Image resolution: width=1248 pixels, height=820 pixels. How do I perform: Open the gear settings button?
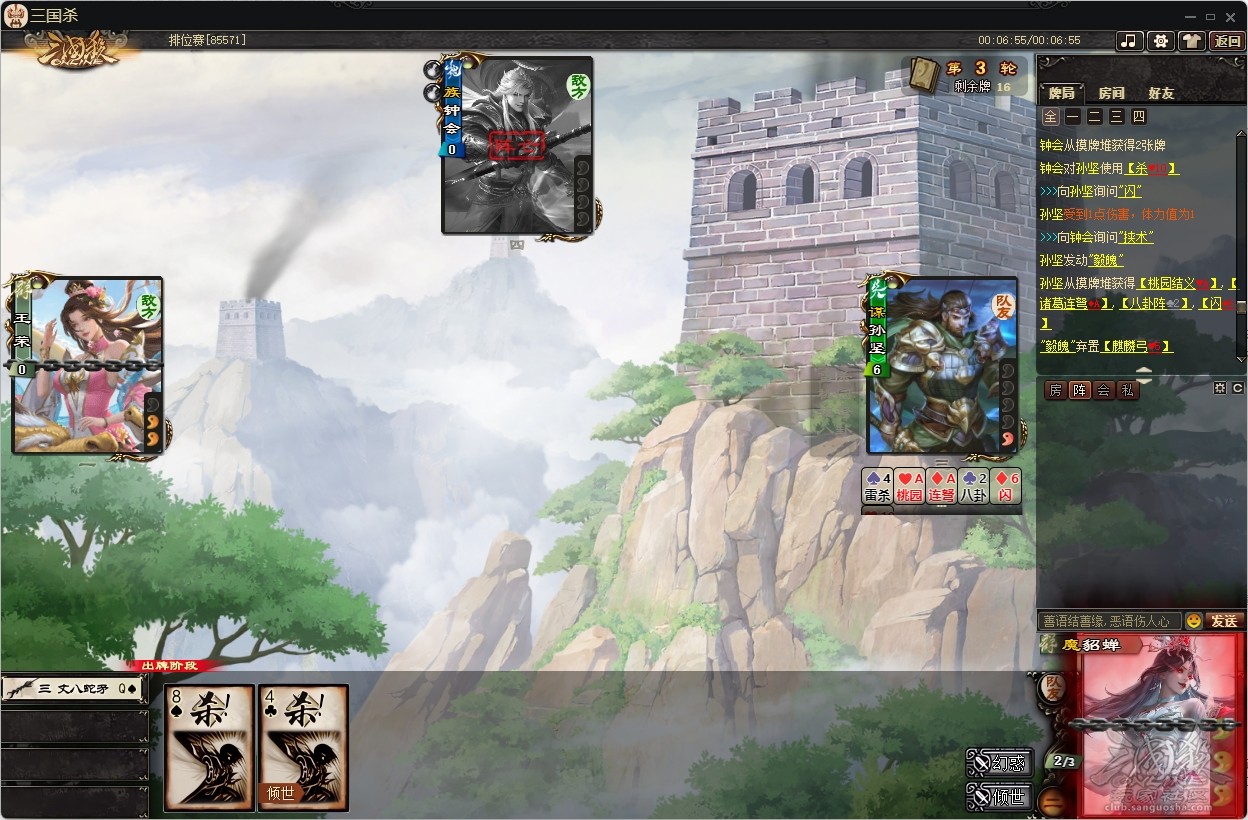click(x=1160, y=41)
